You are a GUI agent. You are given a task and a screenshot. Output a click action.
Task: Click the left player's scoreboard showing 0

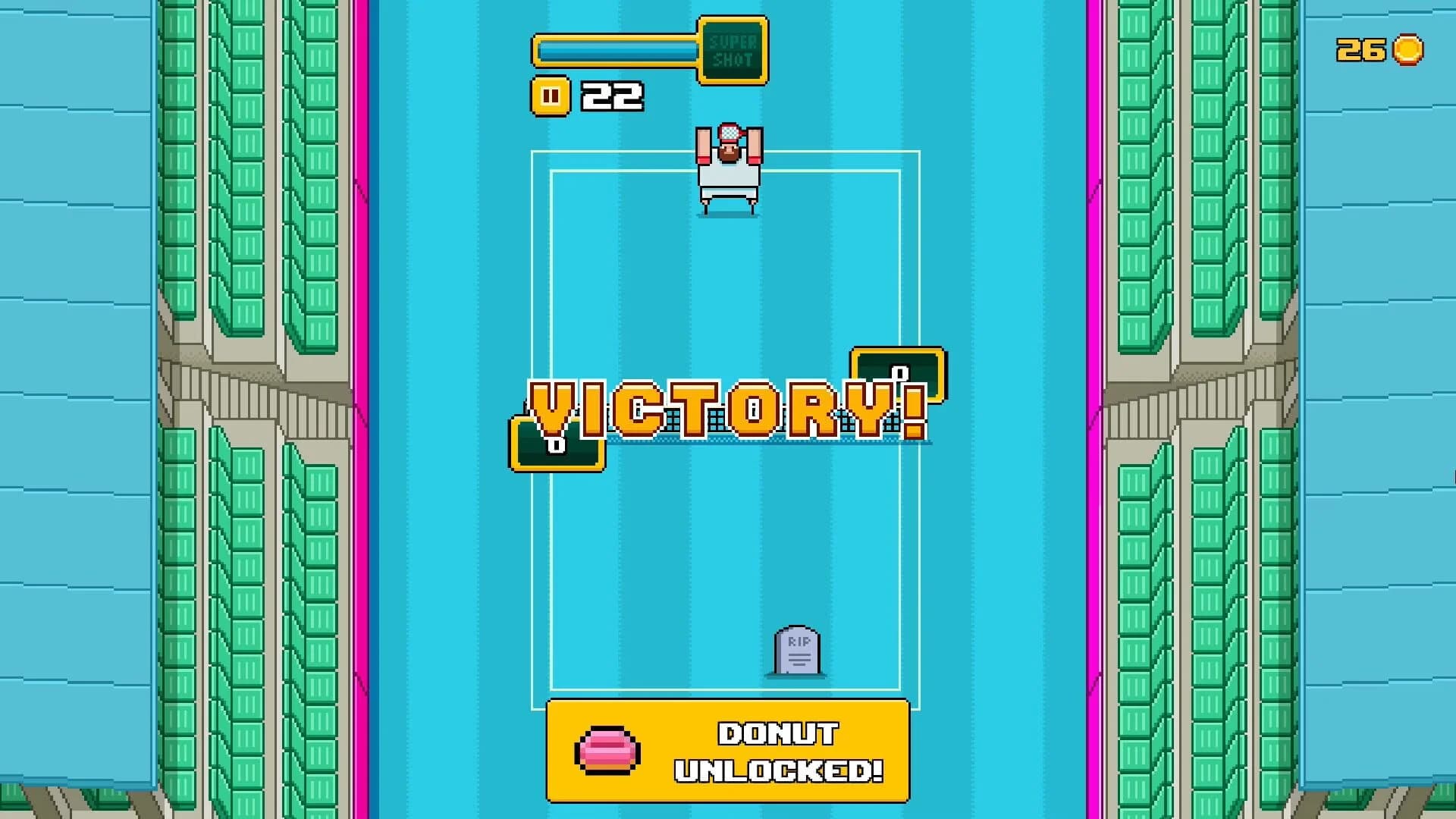click(x=557, y=447)
